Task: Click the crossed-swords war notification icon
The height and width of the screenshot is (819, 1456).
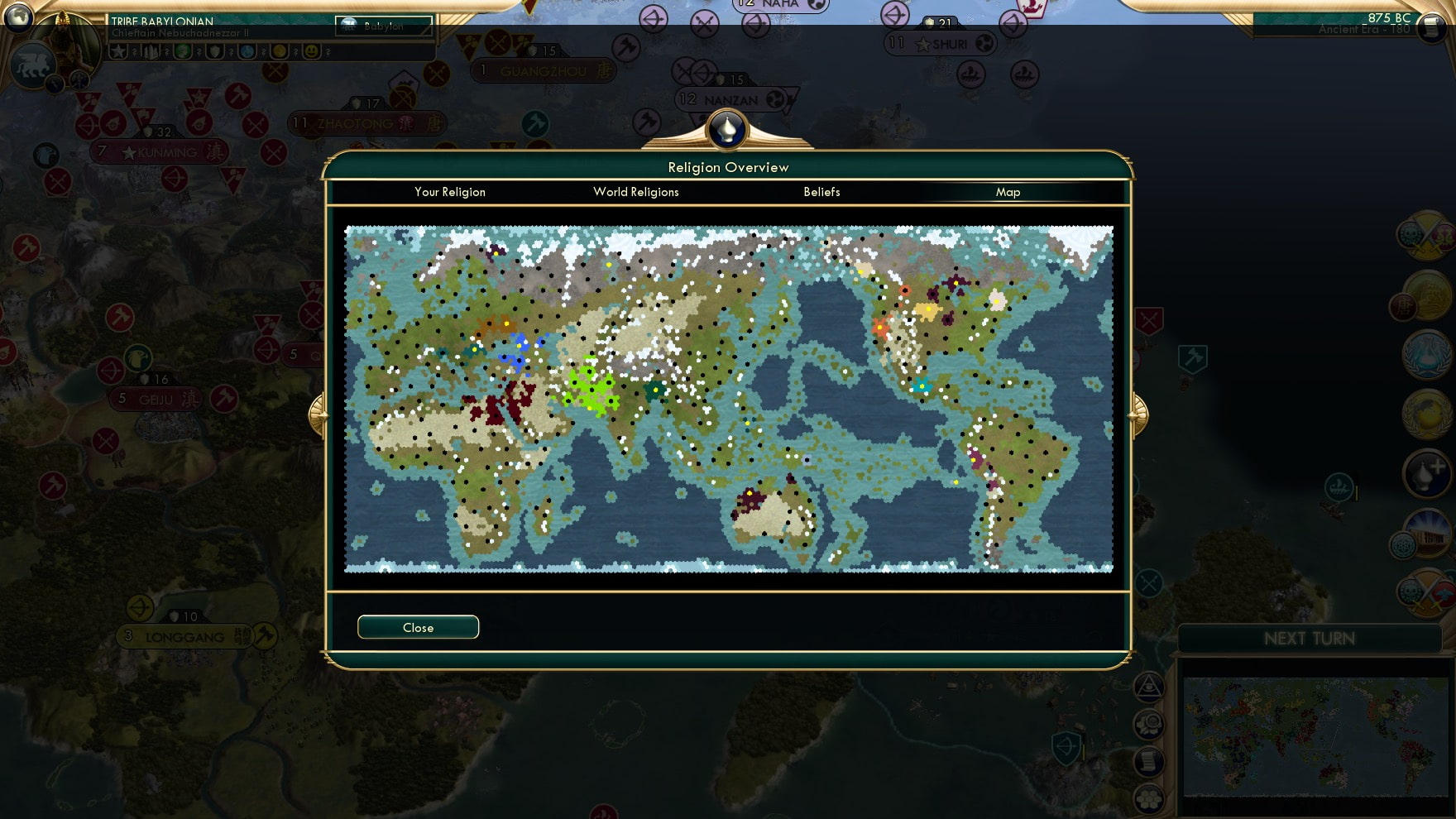Action: 1427,237
